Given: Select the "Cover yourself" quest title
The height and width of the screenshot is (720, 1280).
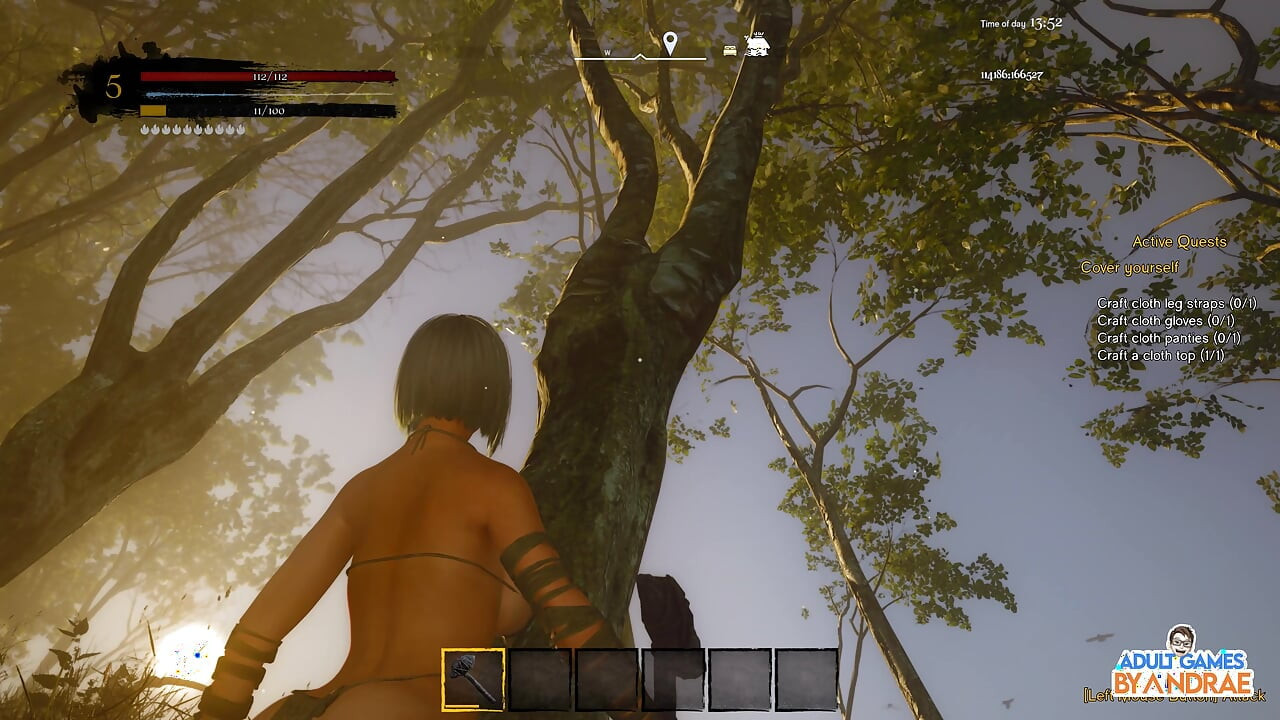Looking at the screenshot, I should click(x=1130, y=268).
